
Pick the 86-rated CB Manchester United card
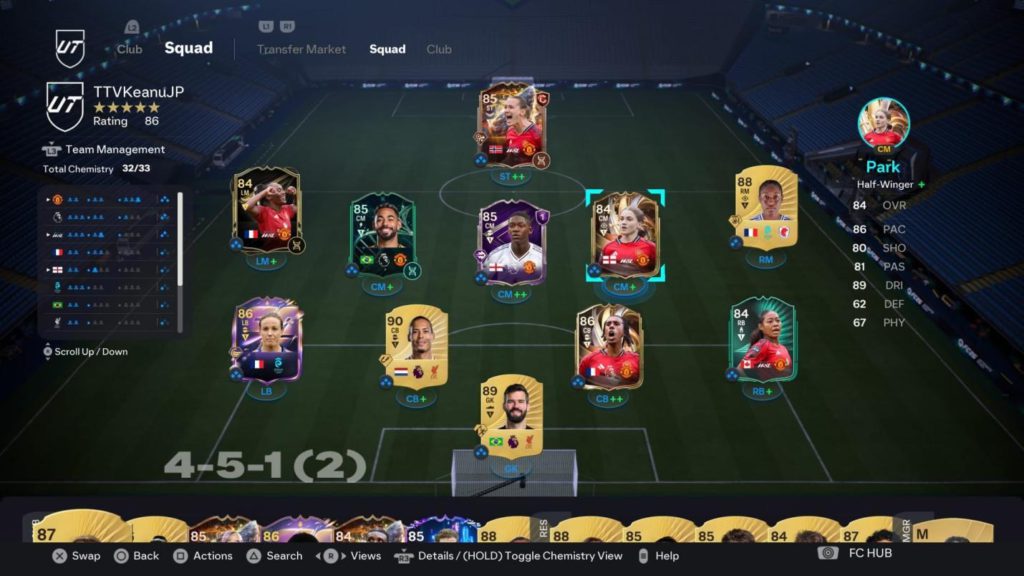tap(608, 346)
